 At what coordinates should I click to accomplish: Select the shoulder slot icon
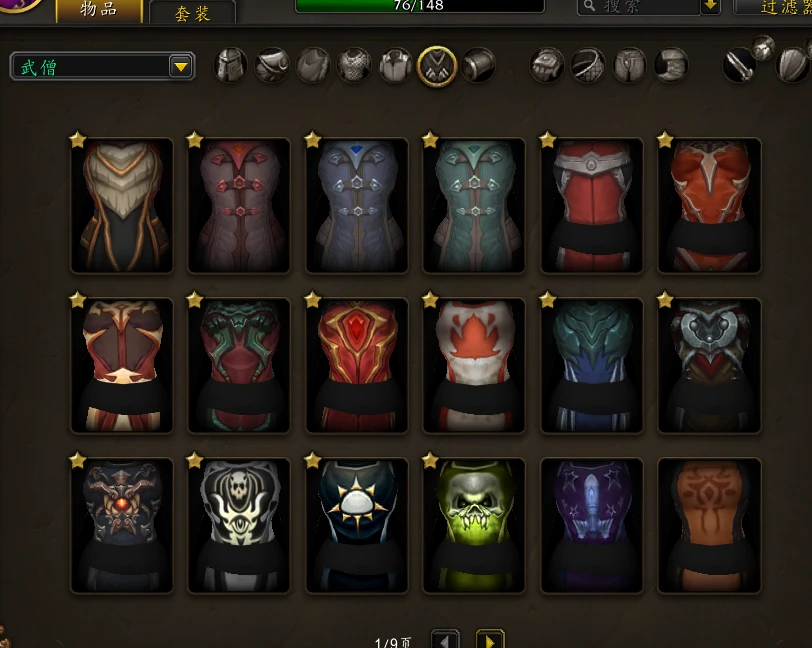pyautogui.click(x=272, y=66)
